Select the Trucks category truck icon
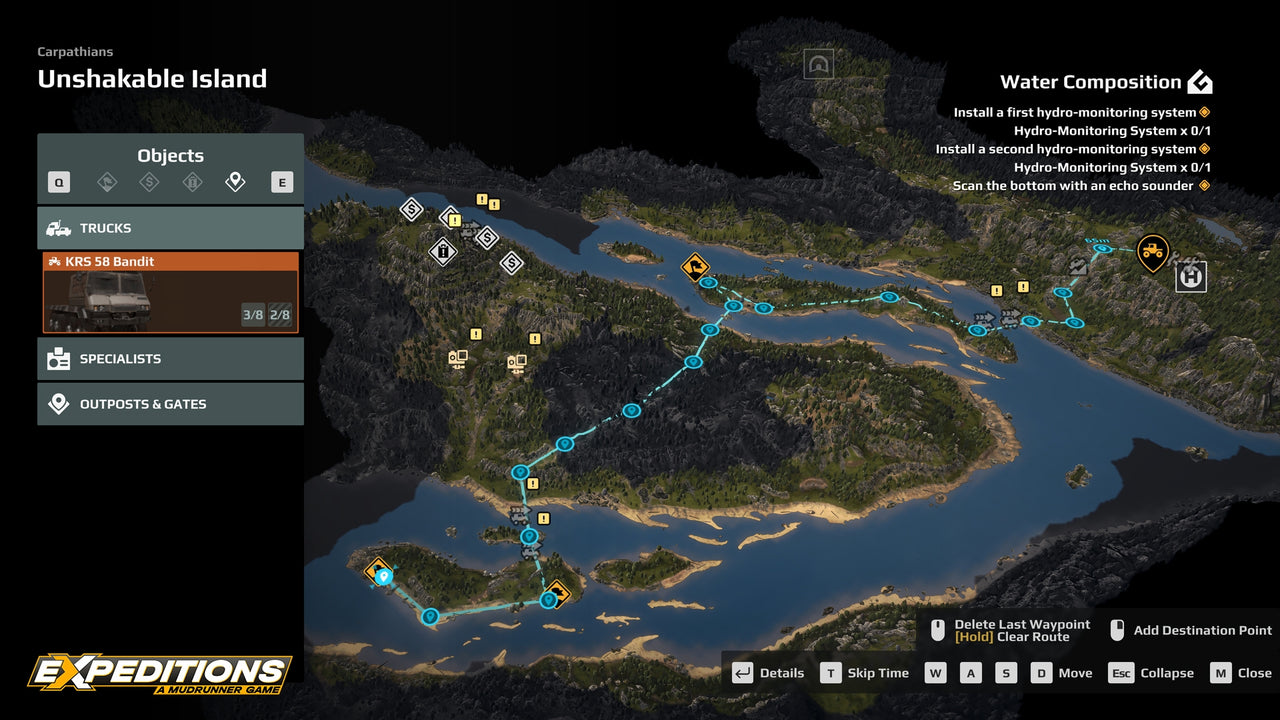The image size is (1280, 720). point(57,227)
